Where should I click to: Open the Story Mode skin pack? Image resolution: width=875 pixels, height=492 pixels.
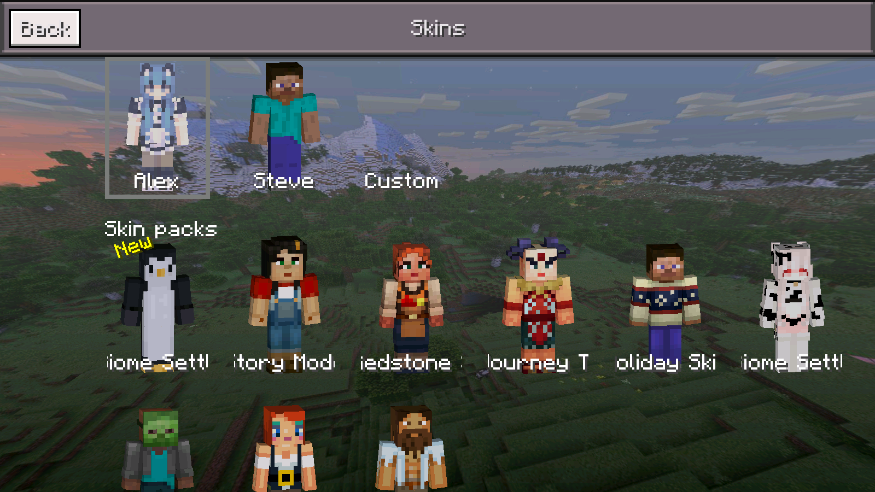(x=284, y=300)
